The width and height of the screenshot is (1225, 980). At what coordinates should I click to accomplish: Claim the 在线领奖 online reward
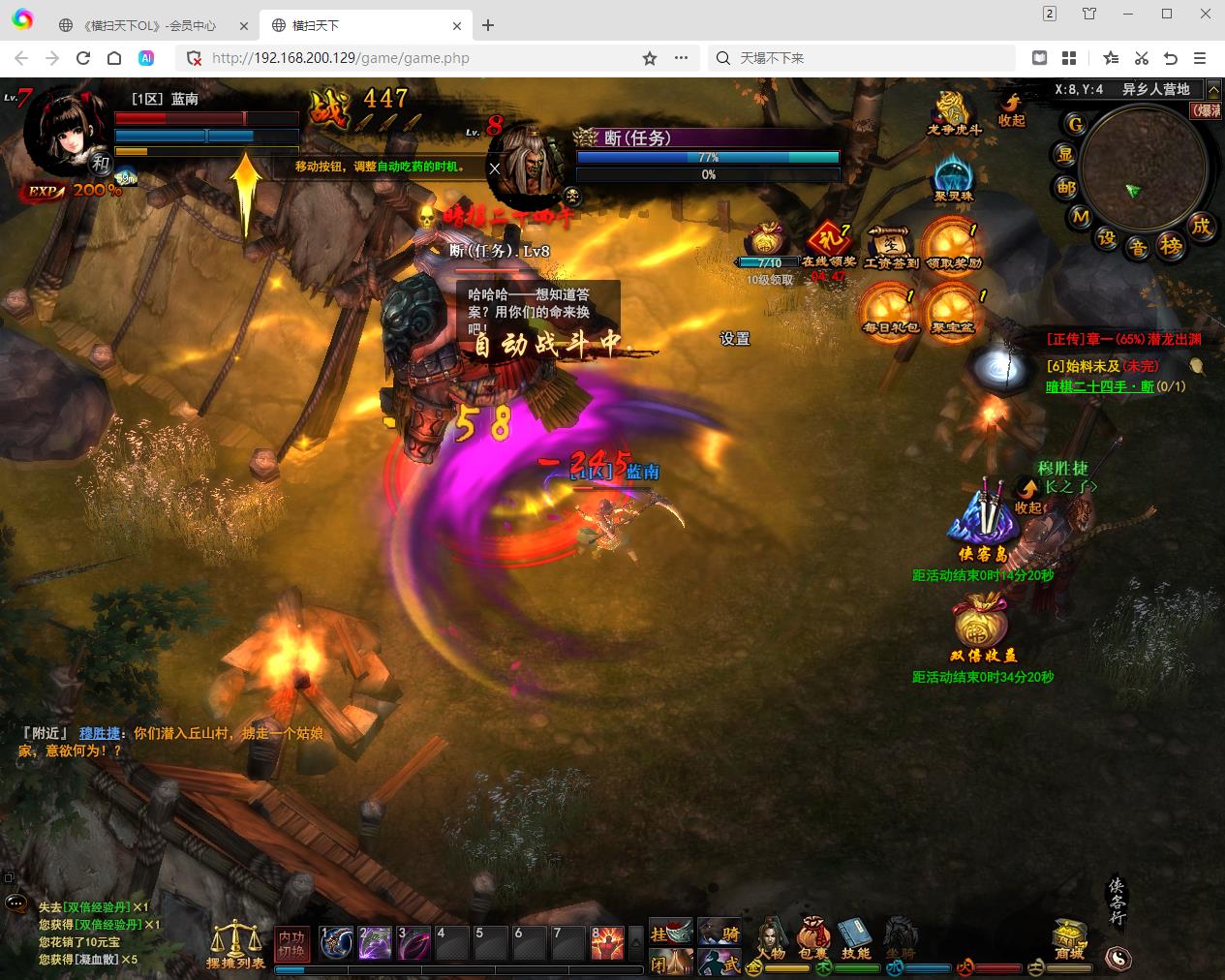click(828, 247)
